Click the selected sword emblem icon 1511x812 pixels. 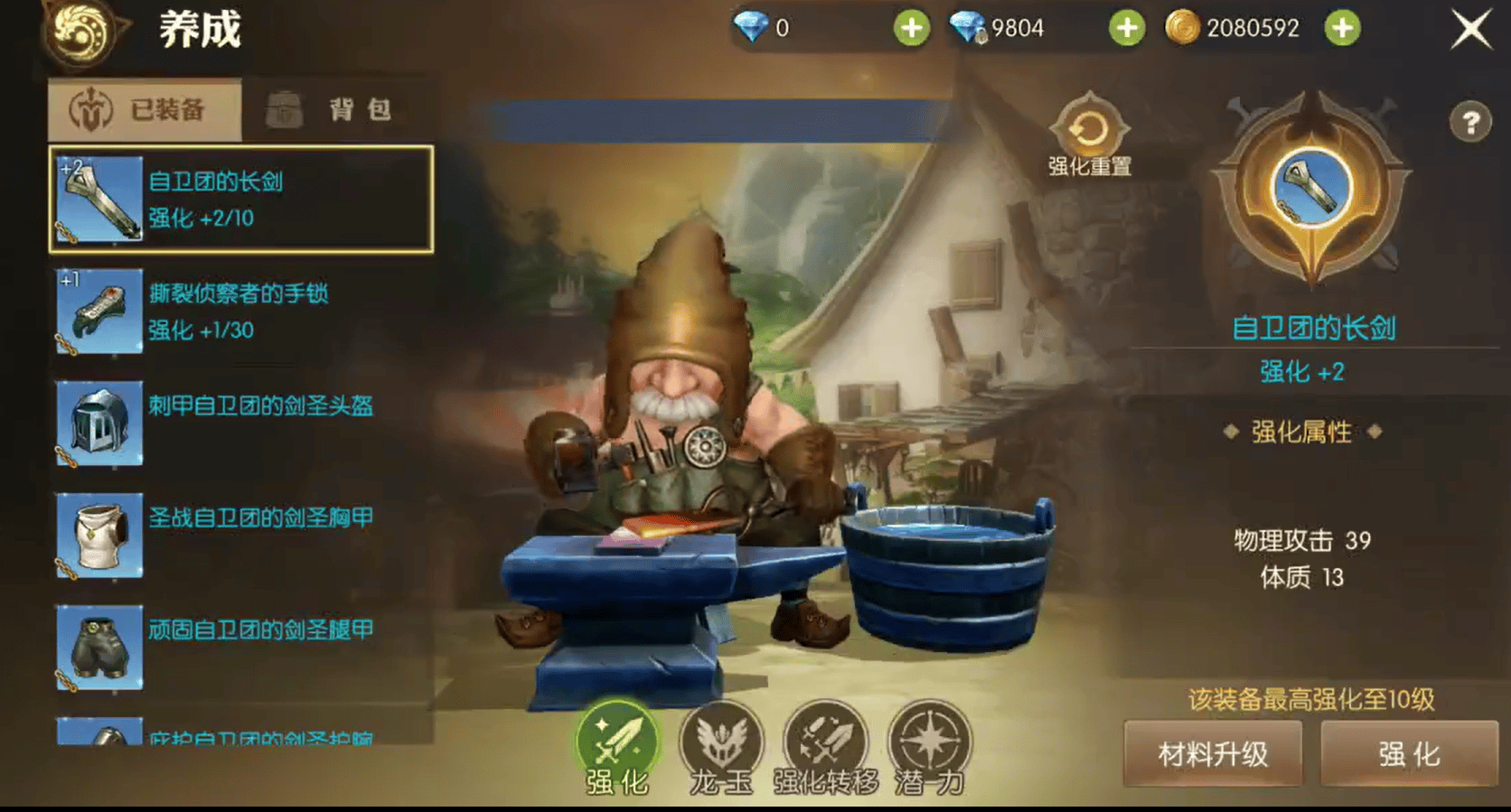1311,188
